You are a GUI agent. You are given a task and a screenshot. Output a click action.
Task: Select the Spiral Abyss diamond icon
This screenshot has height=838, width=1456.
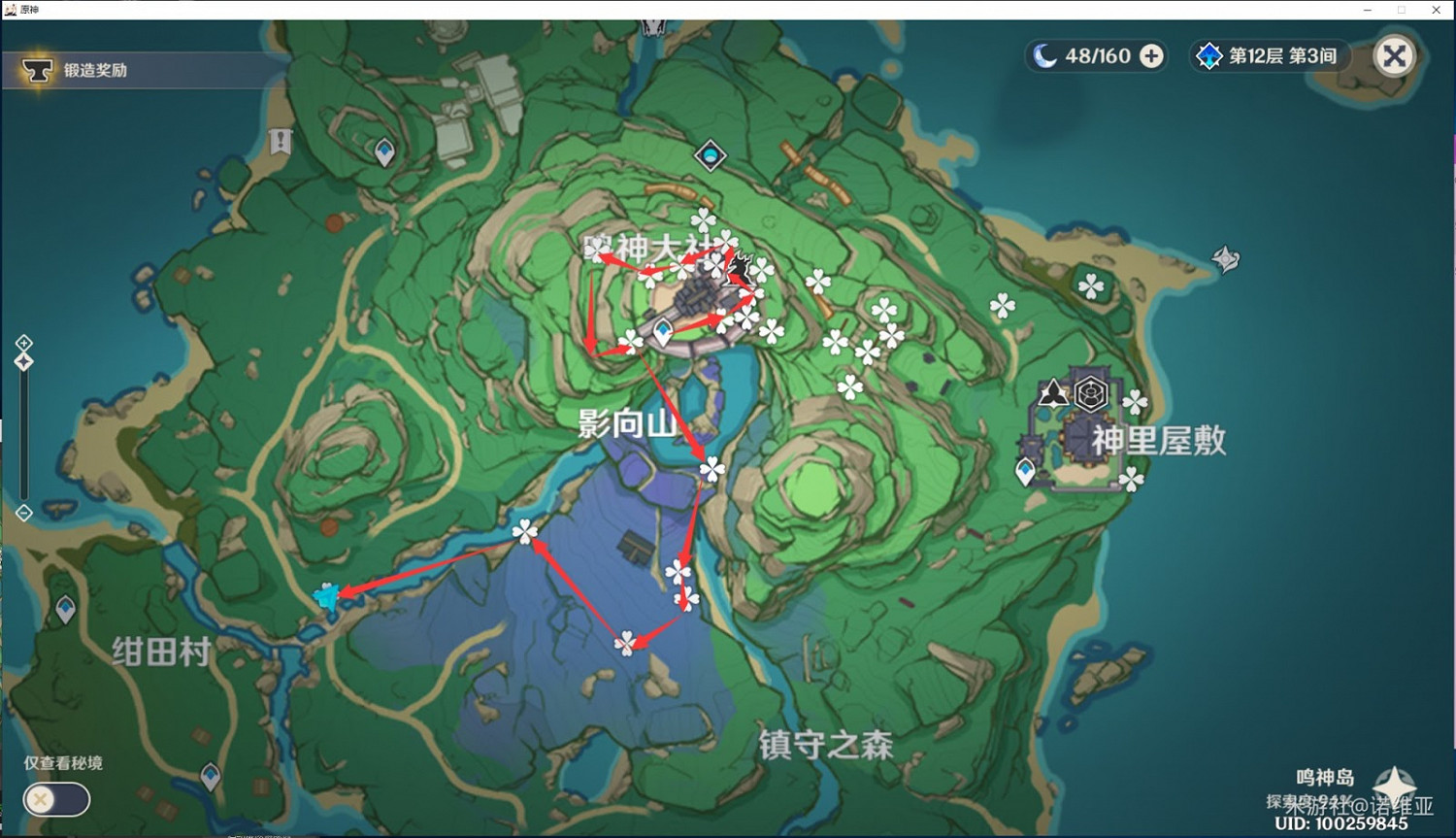[x=1208, y=55]
